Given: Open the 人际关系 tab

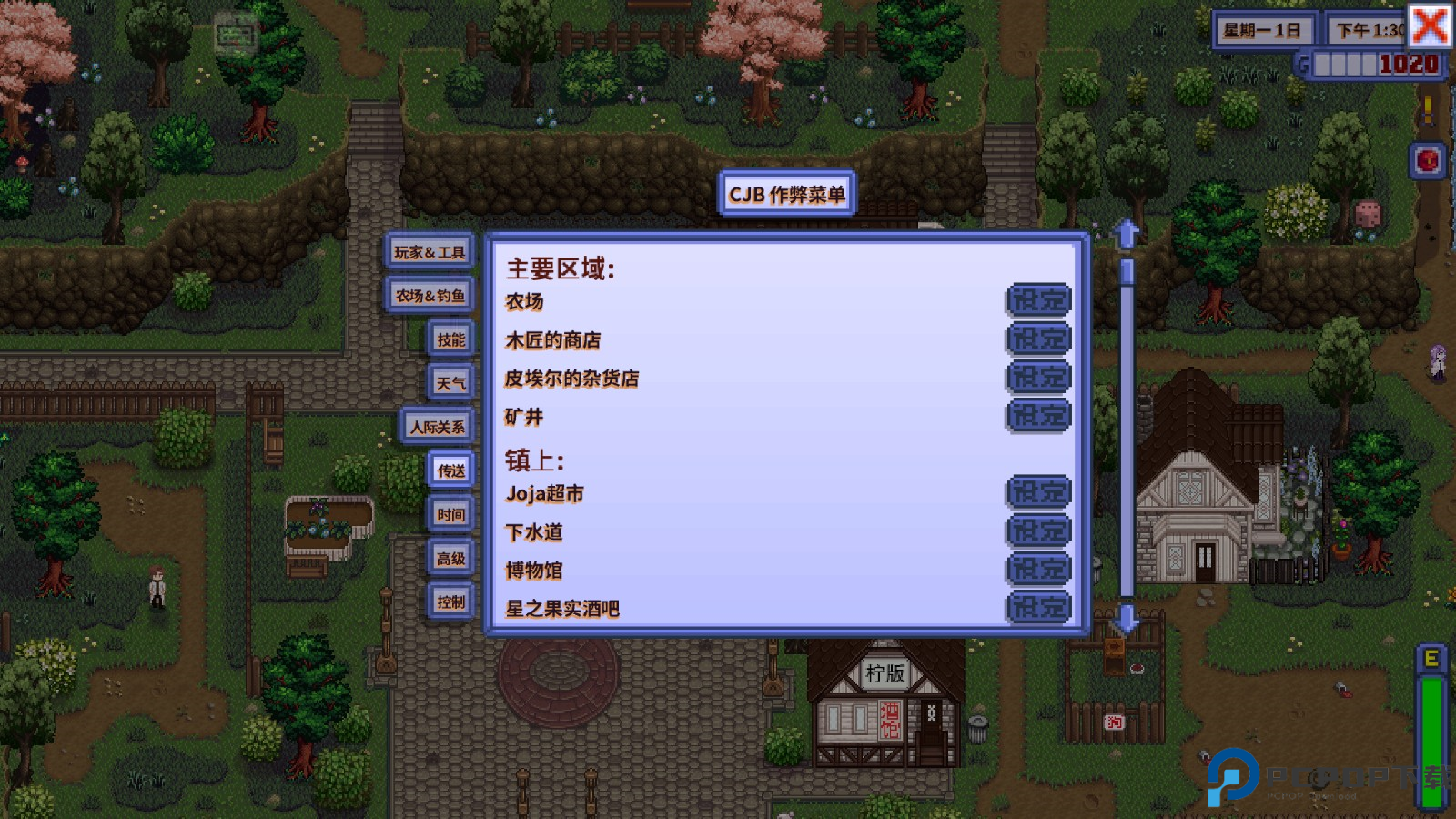Looking at the screenshot, I should [437, 425].
